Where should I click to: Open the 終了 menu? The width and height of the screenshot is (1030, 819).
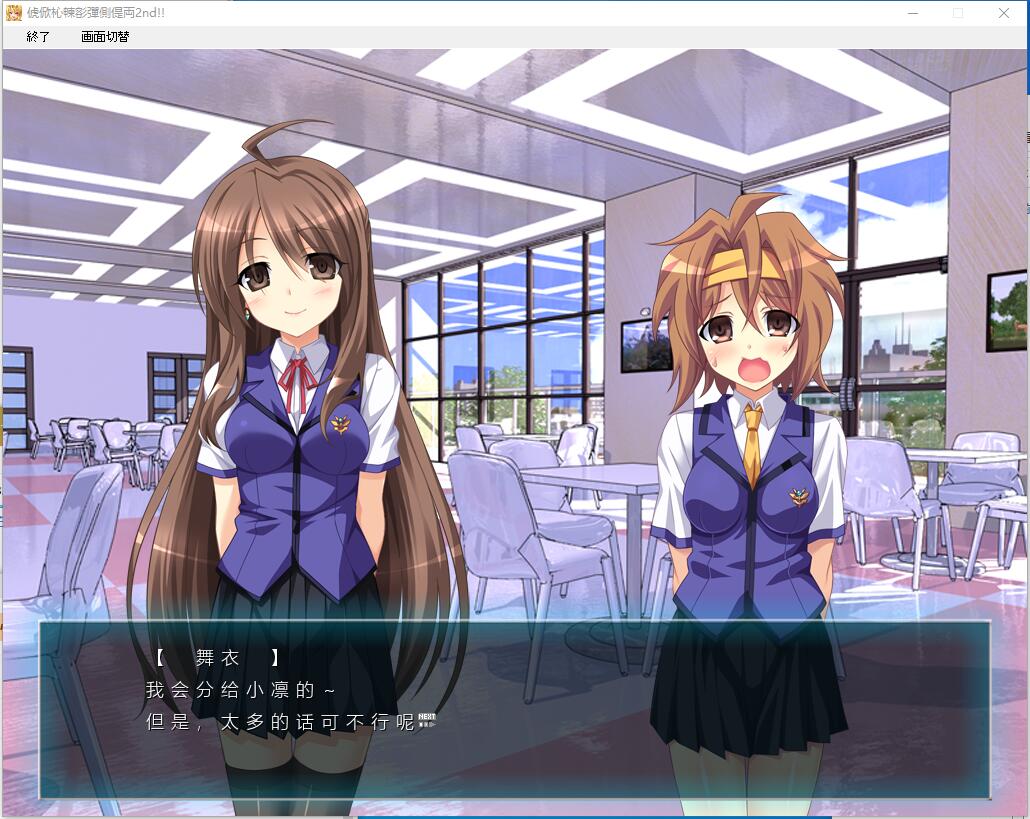point(38,37)
